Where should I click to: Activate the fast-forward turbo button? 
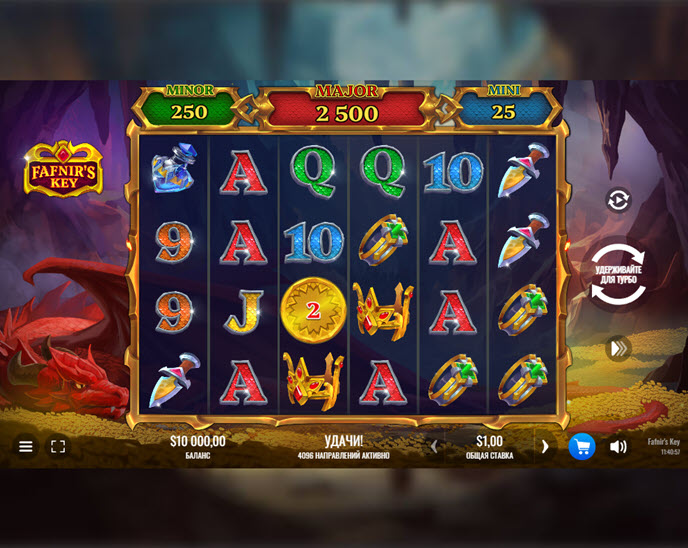click(619, 348)
